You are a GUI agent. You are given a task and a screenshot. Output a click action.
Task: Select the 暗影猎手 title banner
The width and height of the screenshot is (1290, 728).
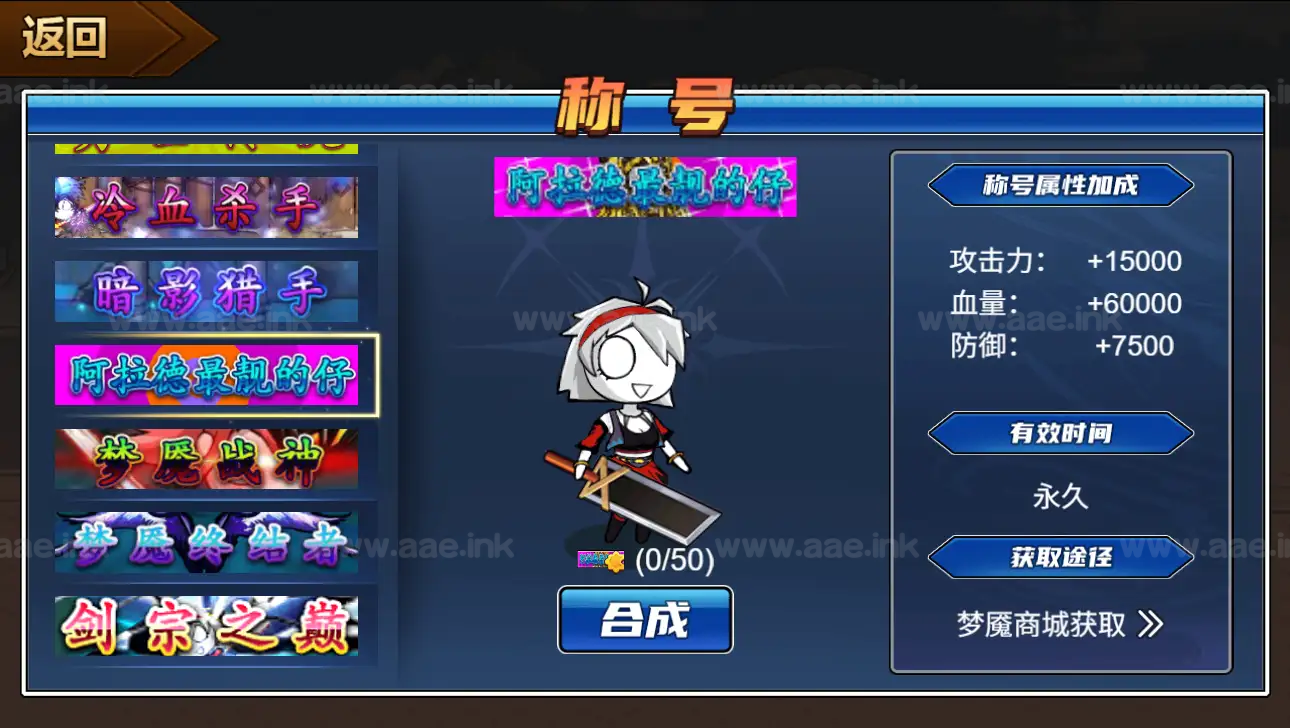point(206,290)
